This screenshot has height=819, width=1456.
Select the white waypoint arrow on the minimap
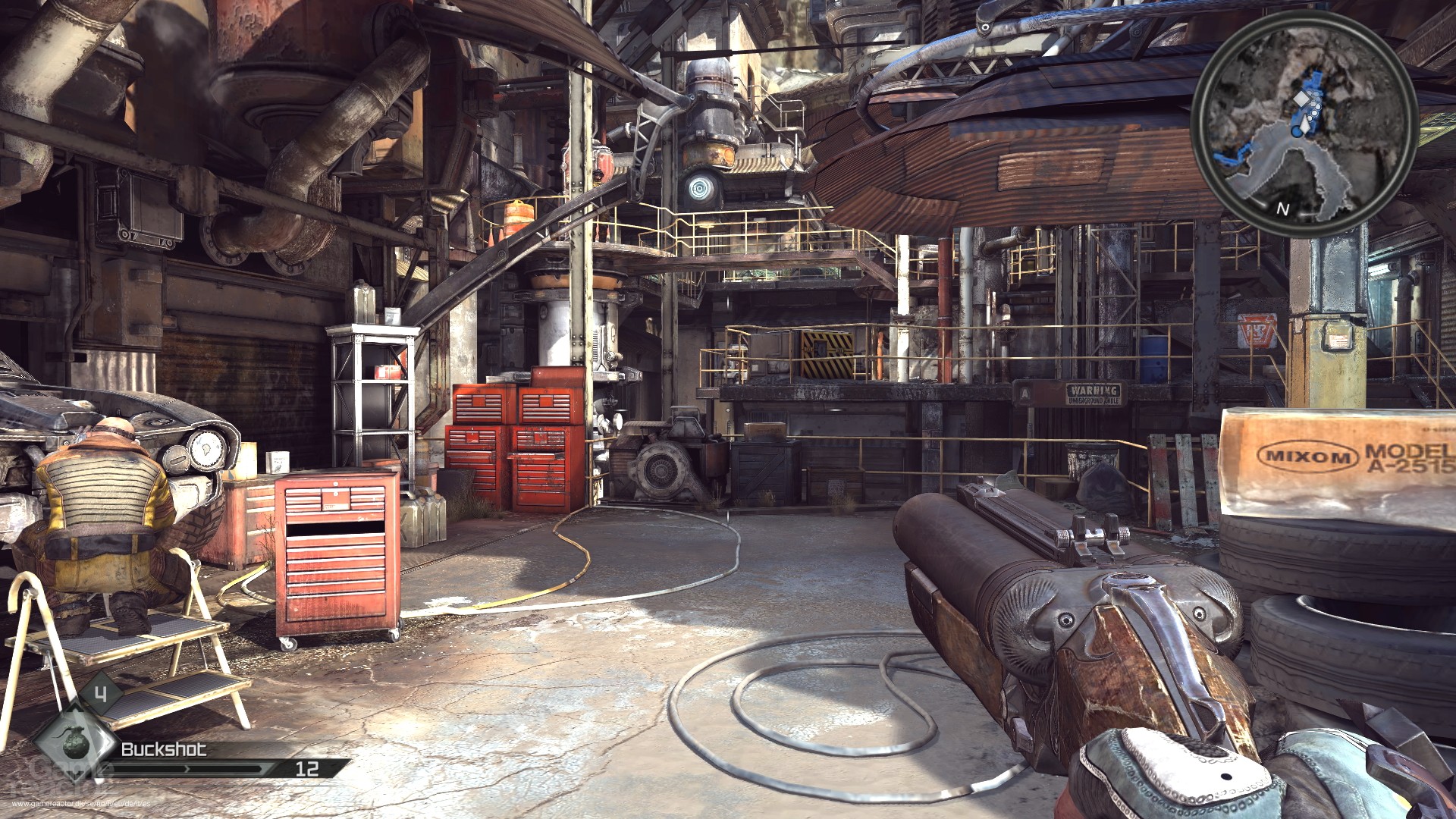point(1305,124)
